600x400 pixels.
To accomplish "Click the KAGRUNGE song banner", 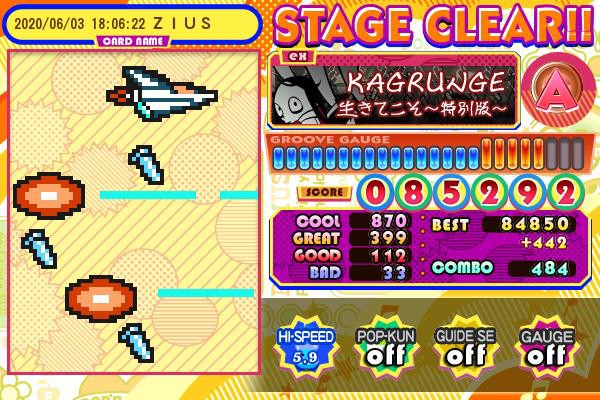I will [394, 88].
